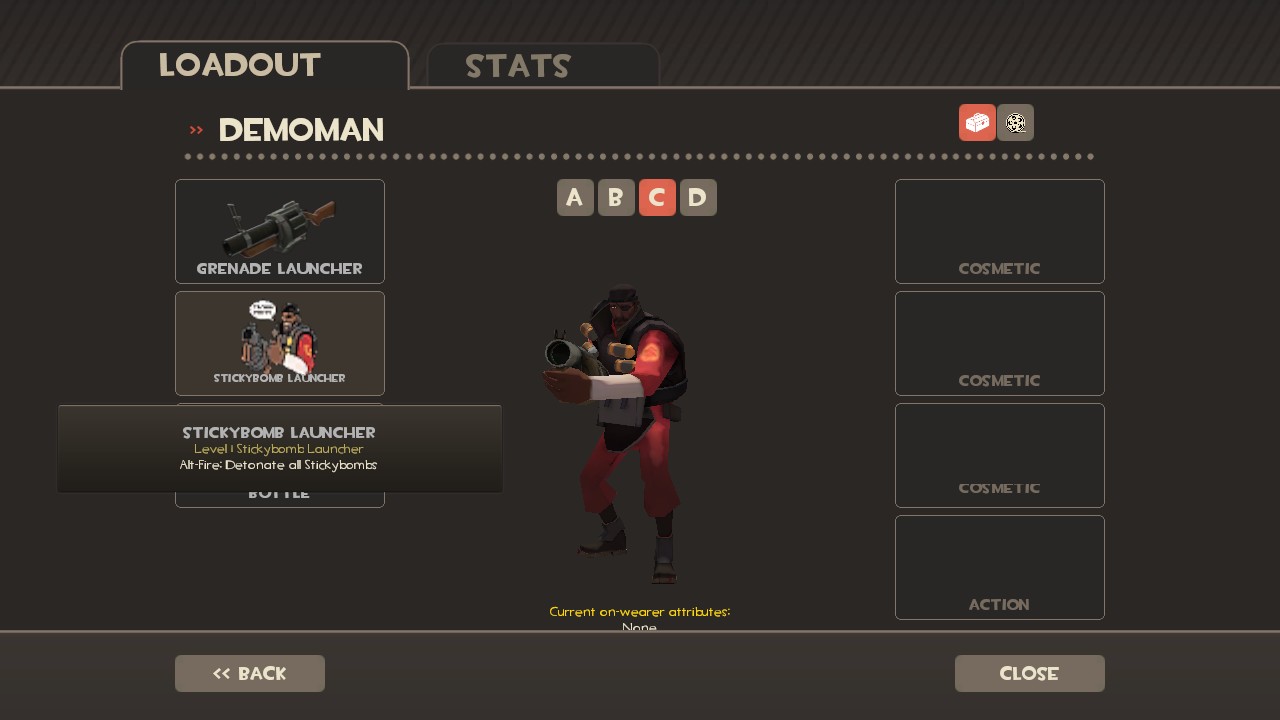Open the Stickybomb Launcher weapon slot

click(280, 343)
